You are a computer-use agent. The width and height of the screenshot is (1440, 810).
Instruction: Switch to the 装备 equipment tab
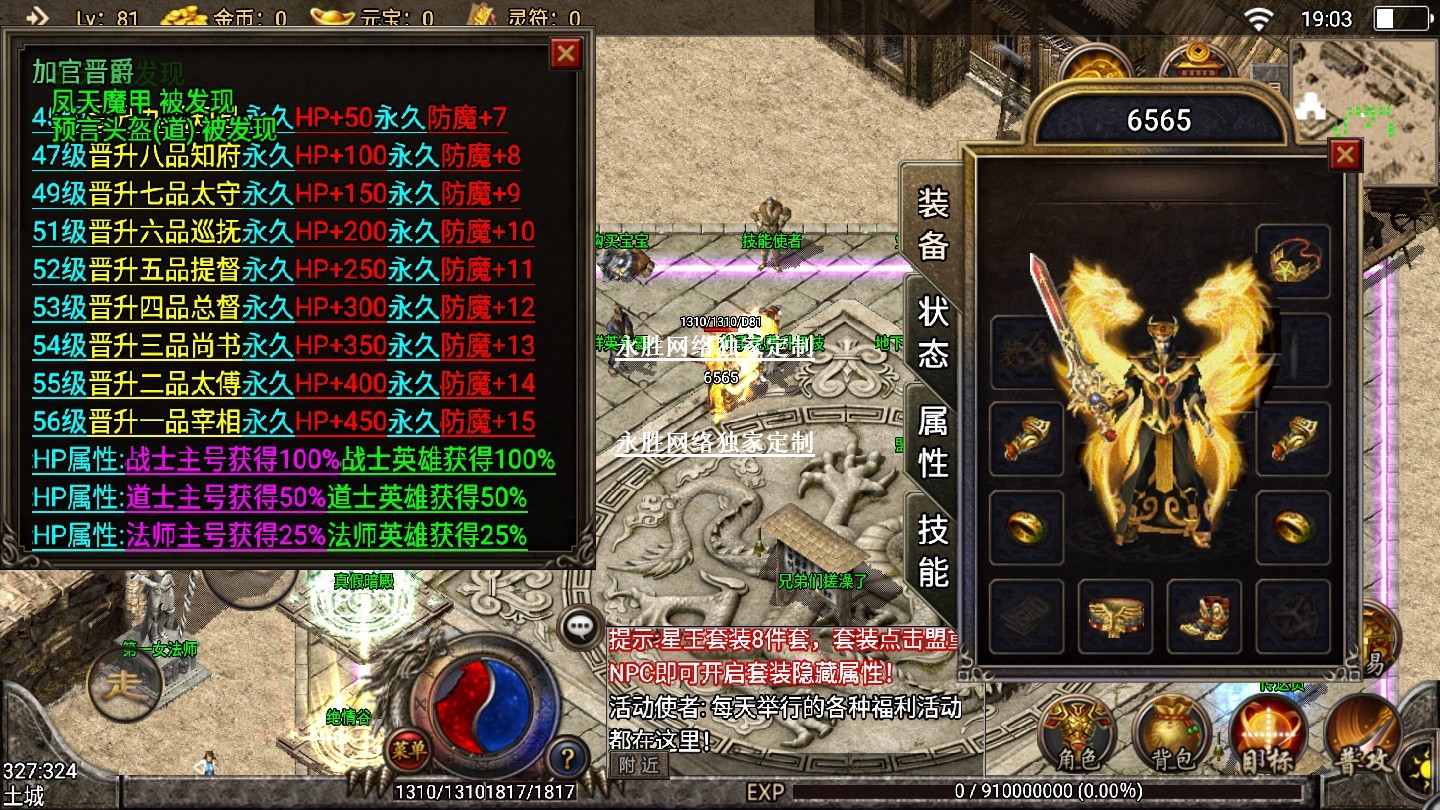click(x=933, y=224)
